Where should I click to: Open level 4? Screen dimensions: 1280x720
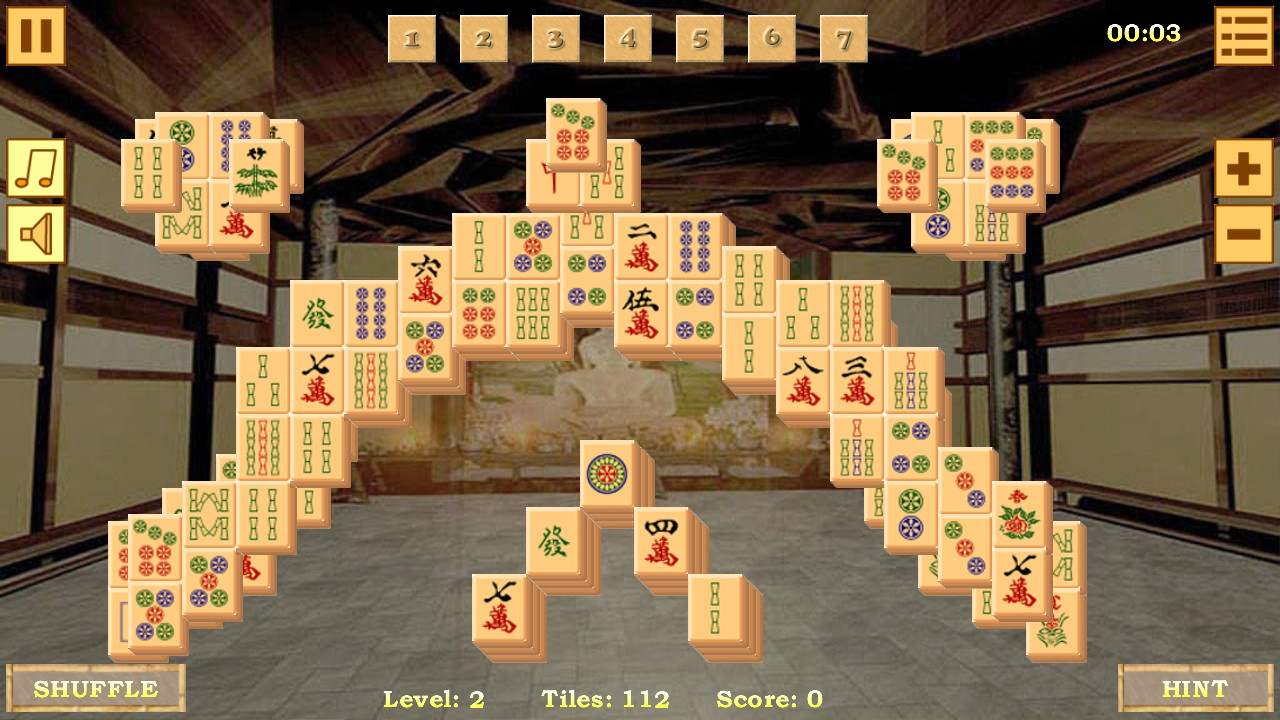click(628, 40)
